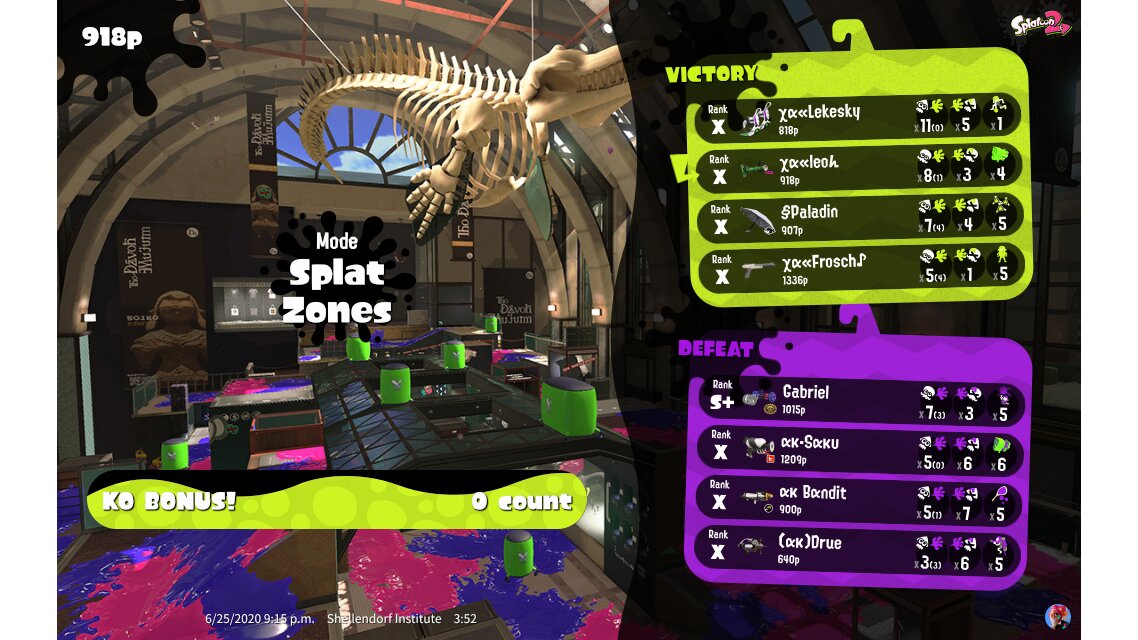Viewport: 1138px width, 640px height.
Task: Select the Bandit player row
Action: coord(858,500)
